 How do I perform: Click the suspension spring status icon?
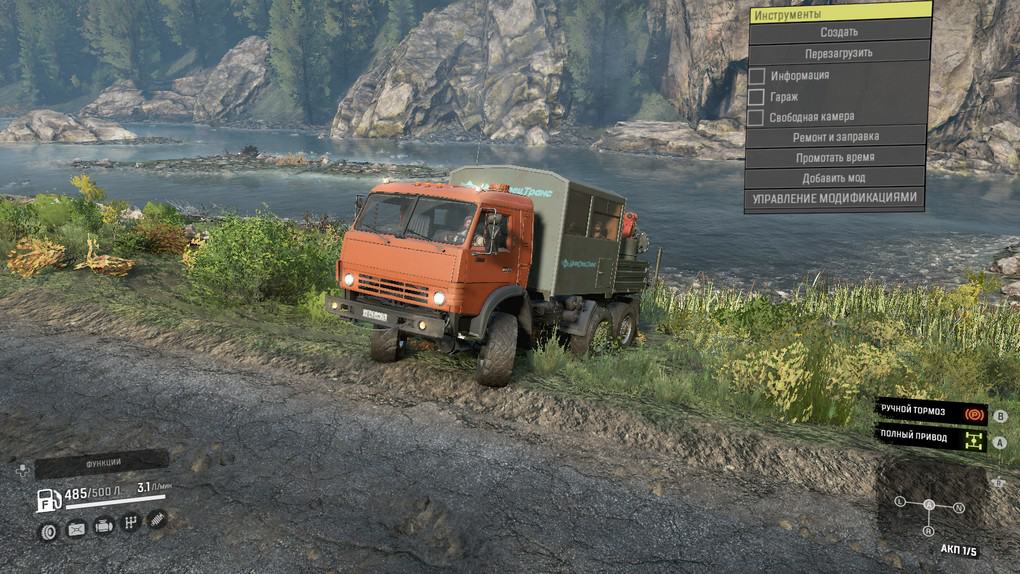pos(157,519)
